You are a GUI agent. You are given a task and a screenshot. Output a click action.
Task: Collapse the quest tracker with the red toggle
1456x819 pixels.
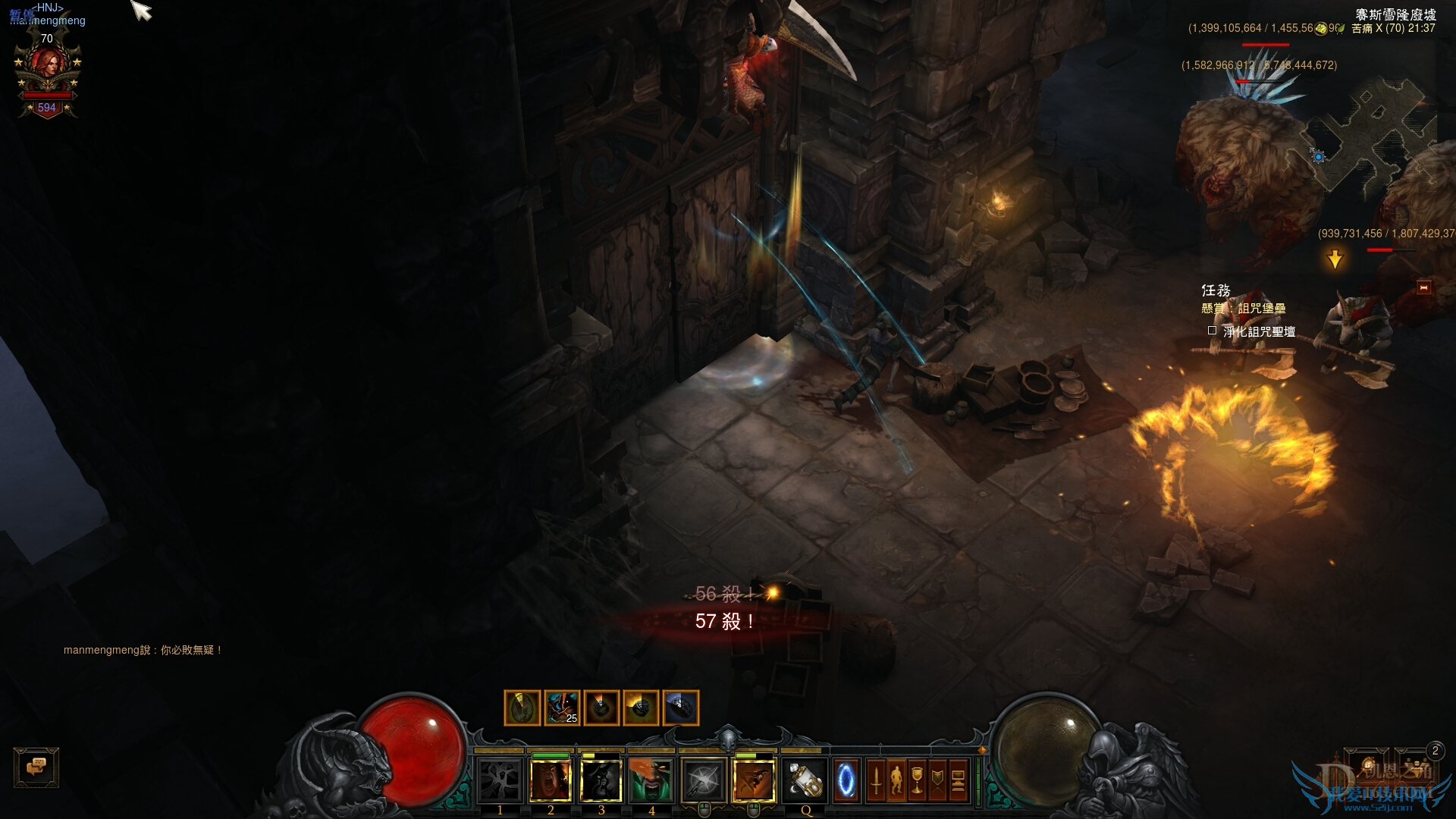[1423, 287]
